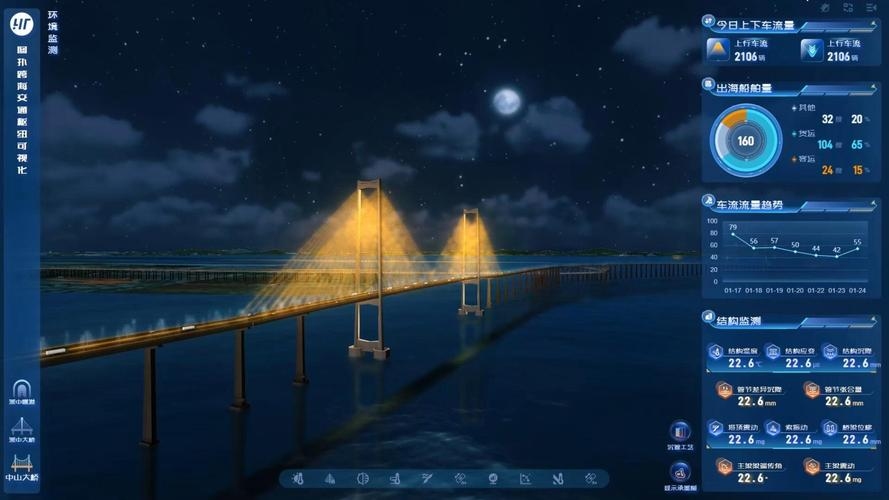Screen dimensions: 889x500
Task: Toggle the round building icon button
Action: click(x=679, y=432)
